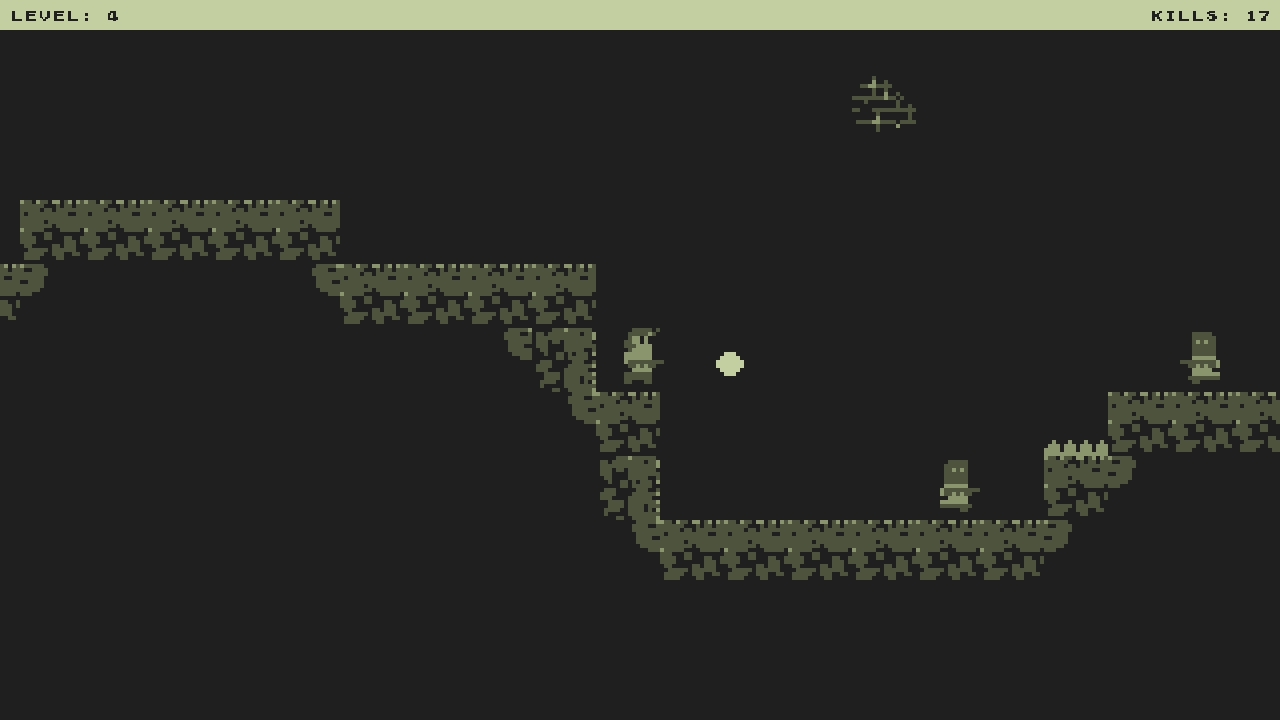Click the second stepped platform on the left
Viewport: 1280px width, 720px height.
pos(450,290)
